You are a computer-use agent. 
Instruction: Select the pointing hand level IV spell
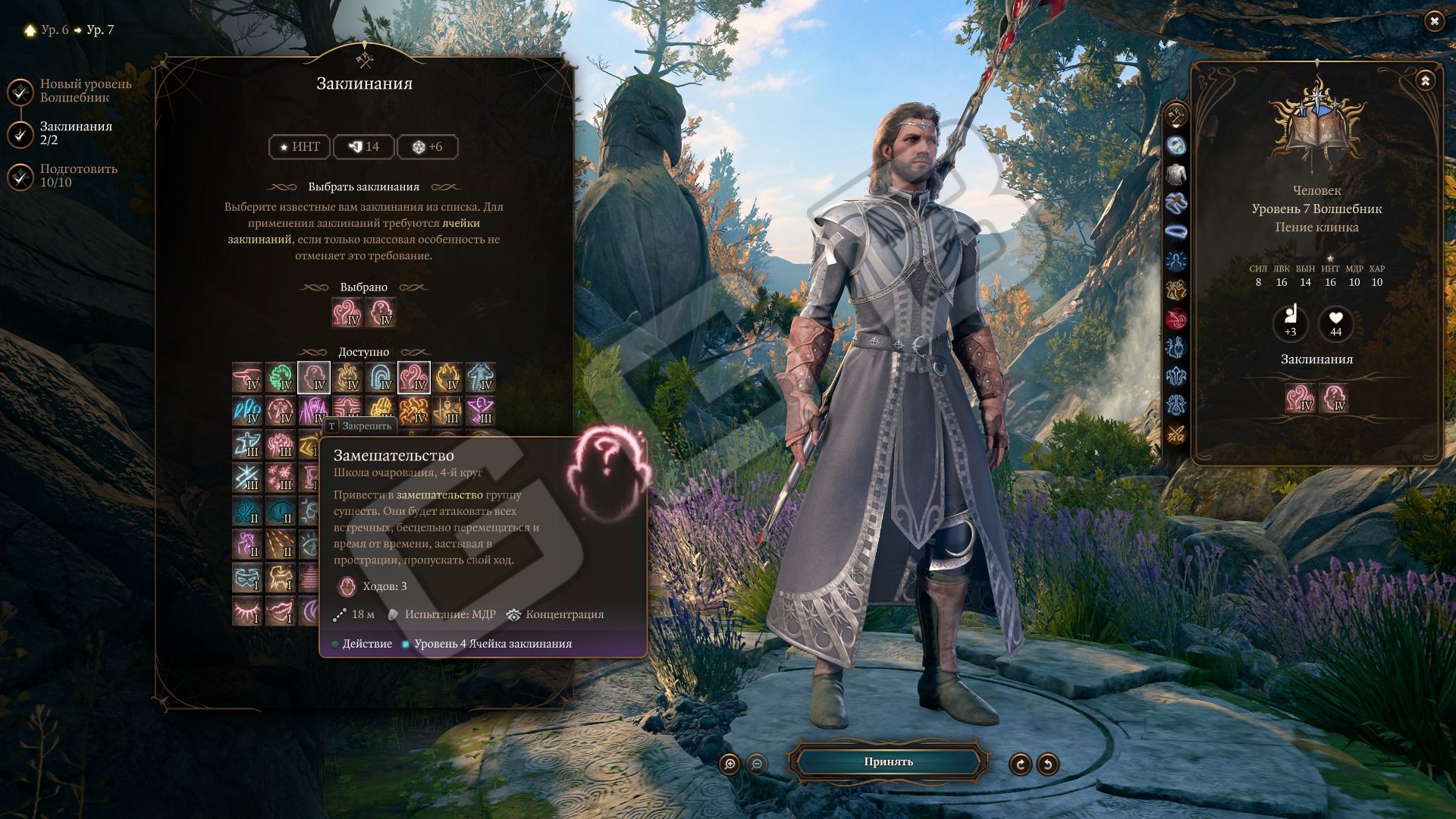pos(247,378)
